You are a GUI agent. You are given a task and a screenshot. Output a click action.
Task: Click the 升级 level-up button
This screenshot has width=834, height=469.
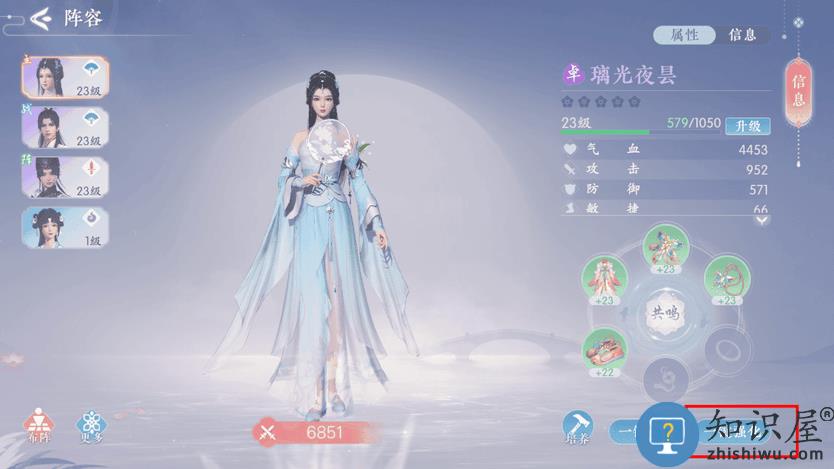pyautogui.click(x=747, y=125)
